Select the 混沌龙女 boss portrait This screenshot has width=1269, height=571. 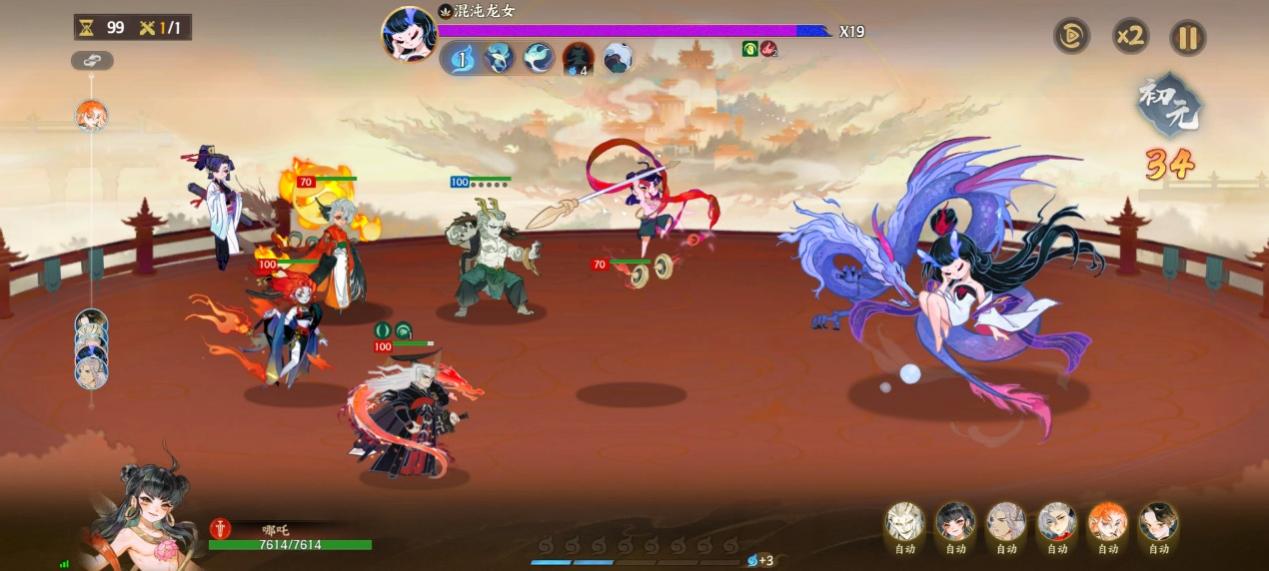(409, 33)
